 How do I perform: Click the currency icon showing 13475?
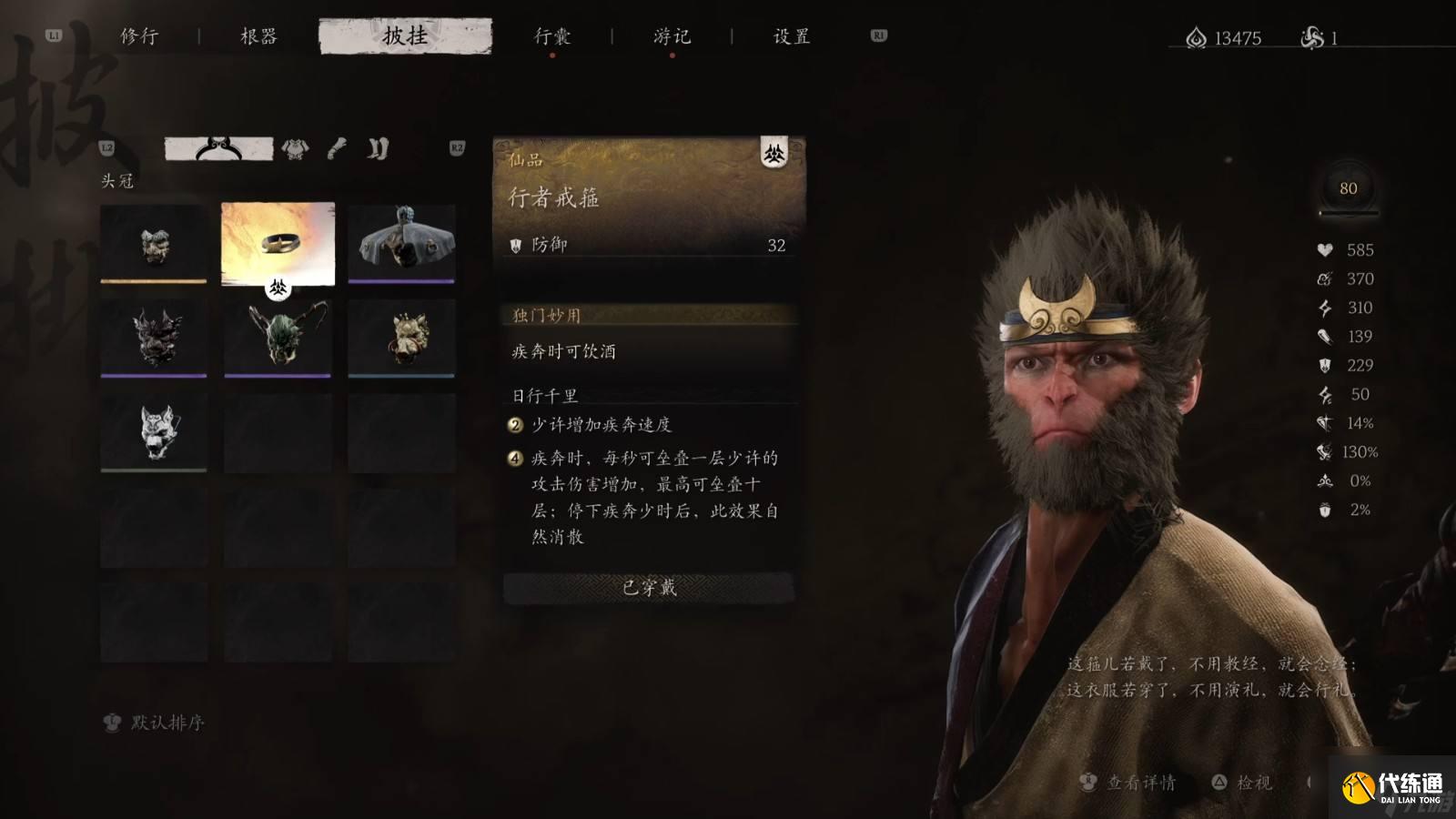[1194, 38]
